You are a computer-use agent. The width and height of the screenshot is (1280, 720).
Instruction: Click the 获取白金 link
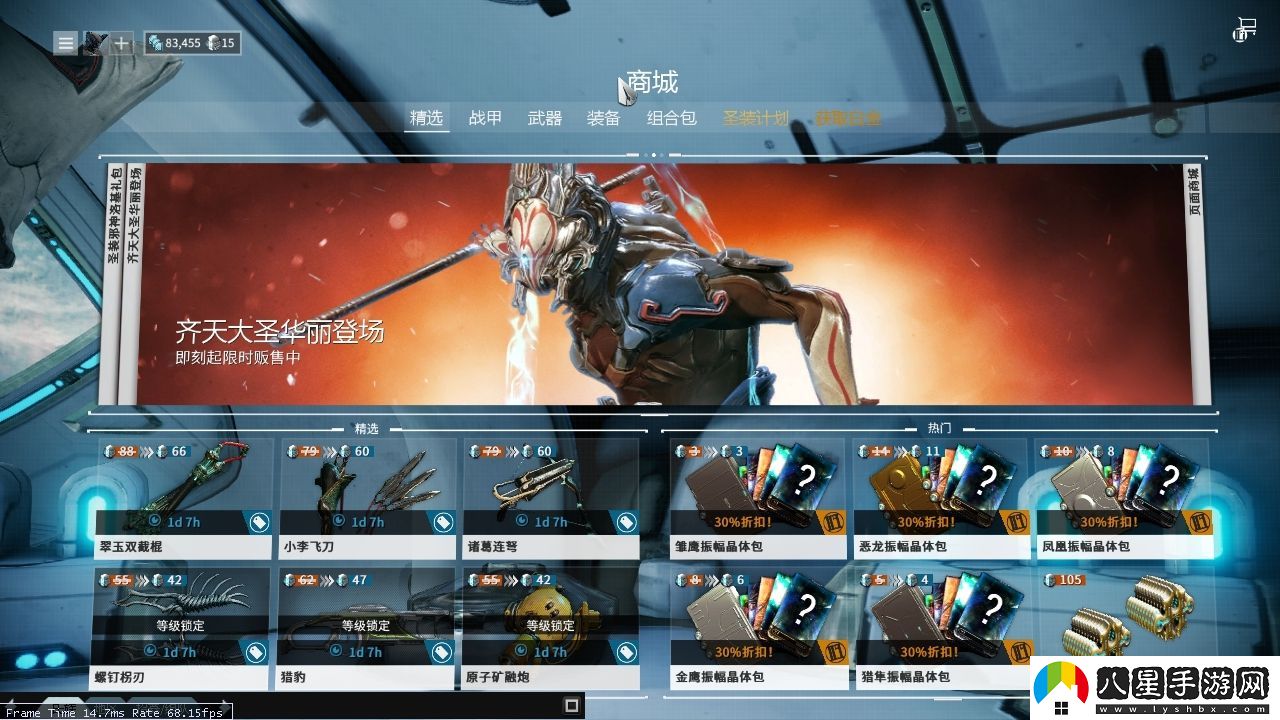tap(846, 117)
